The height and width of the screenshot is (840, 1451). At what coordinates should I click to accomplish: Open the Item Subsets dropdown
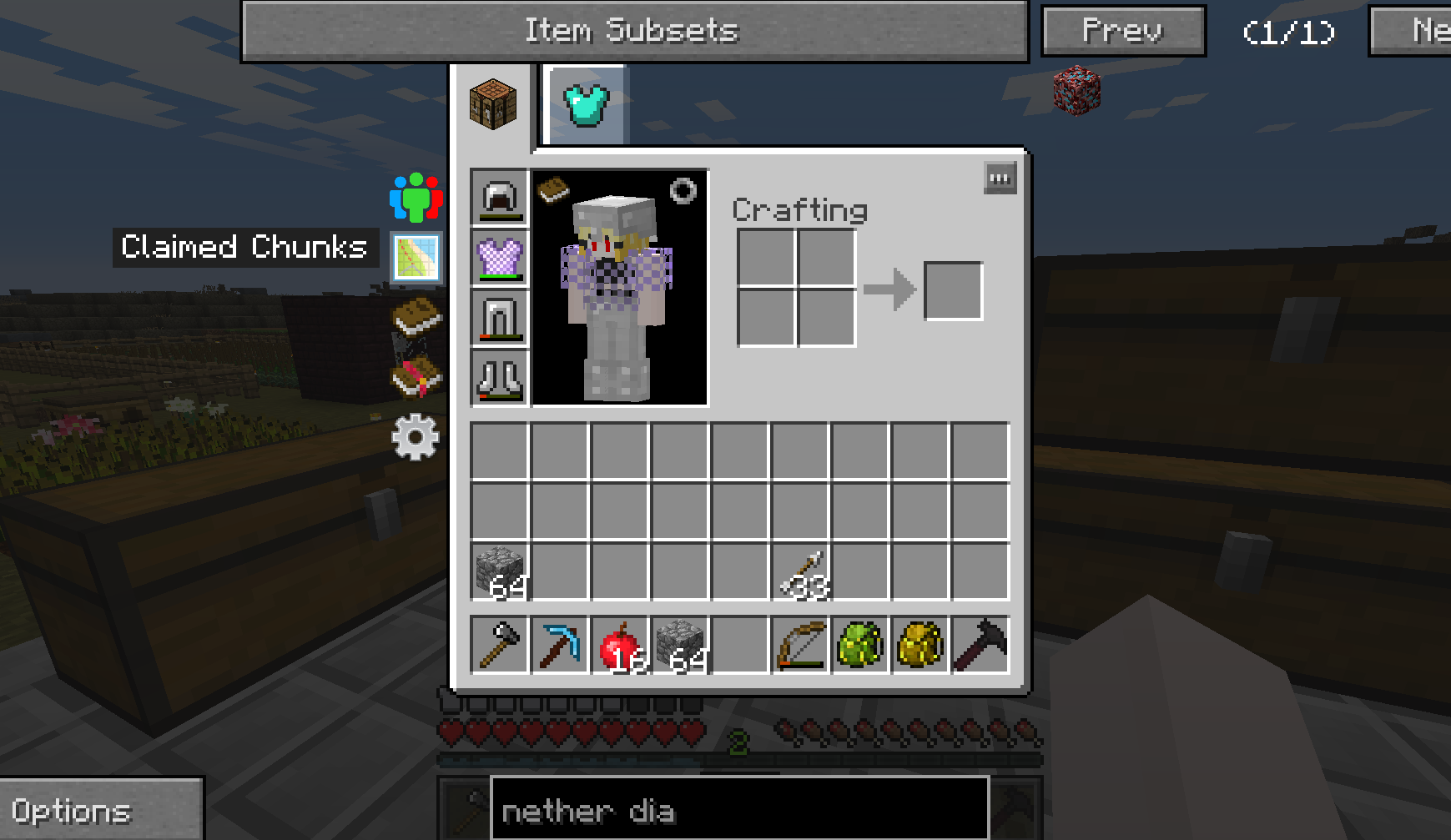coord(633,30)
